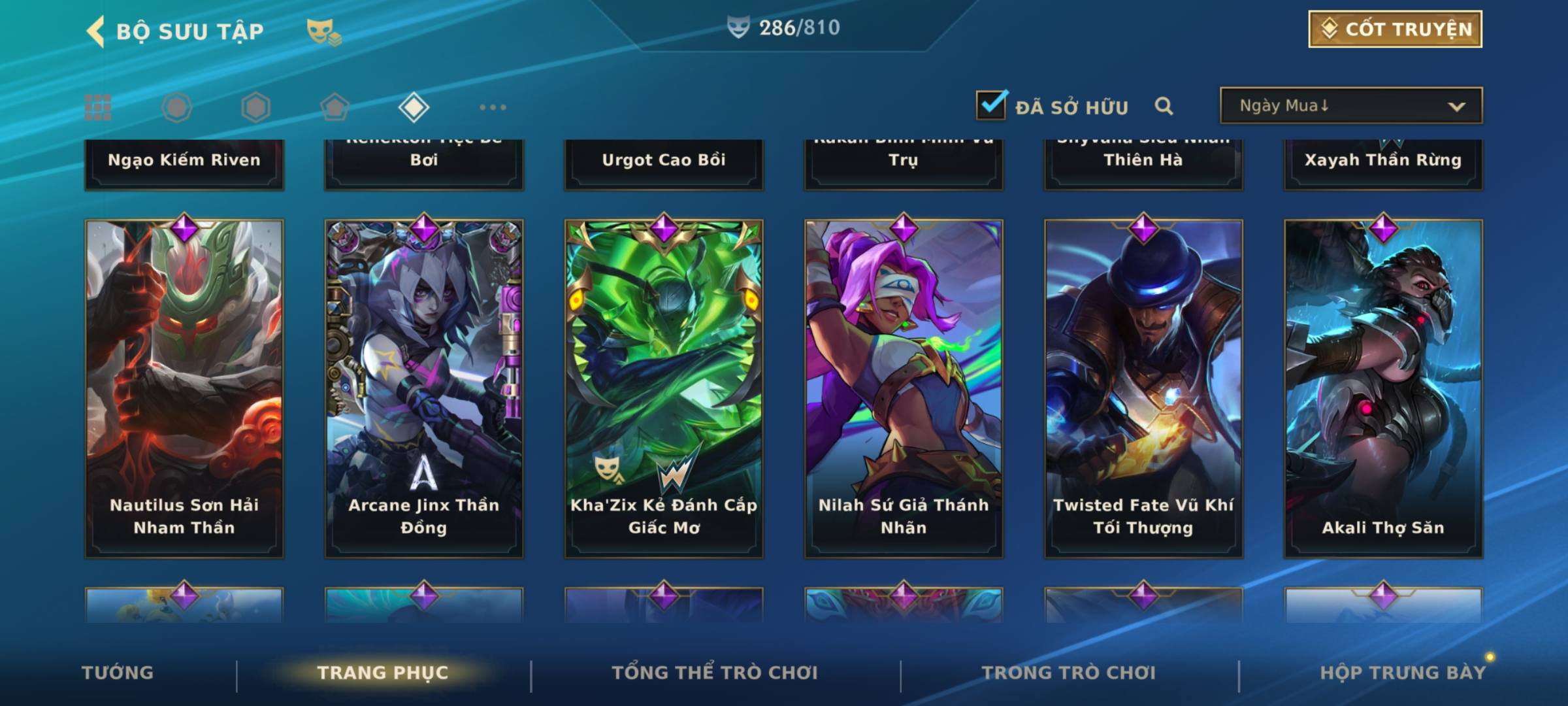Switch to the Tướng tab
The height and width of the screenshot is (706, 1568).
118,673
